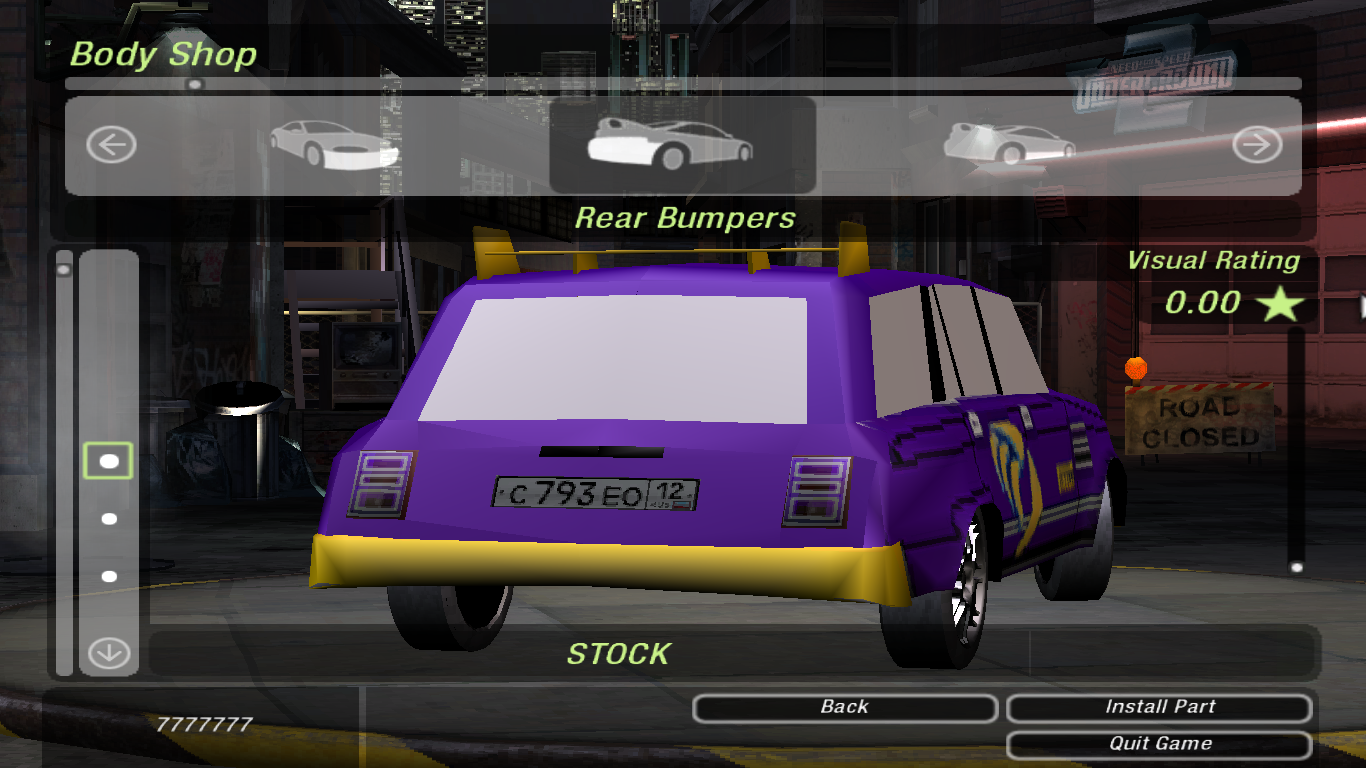Install the selected stock part
The width and height of the screenshot is (1366, 768).
(x=1159, y=708)
